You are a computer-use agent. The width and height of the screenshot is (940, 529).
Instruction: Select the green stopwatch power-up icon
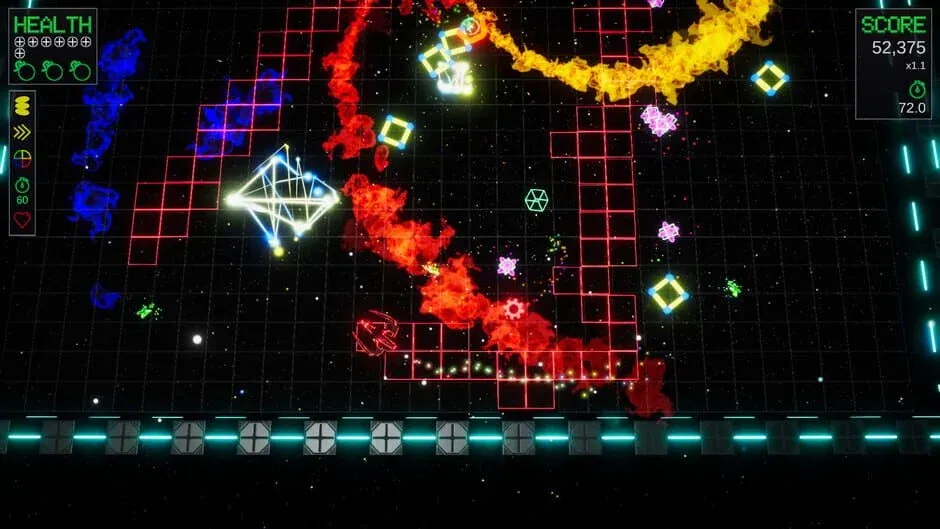pyautogui.click(x=22, y=184)
